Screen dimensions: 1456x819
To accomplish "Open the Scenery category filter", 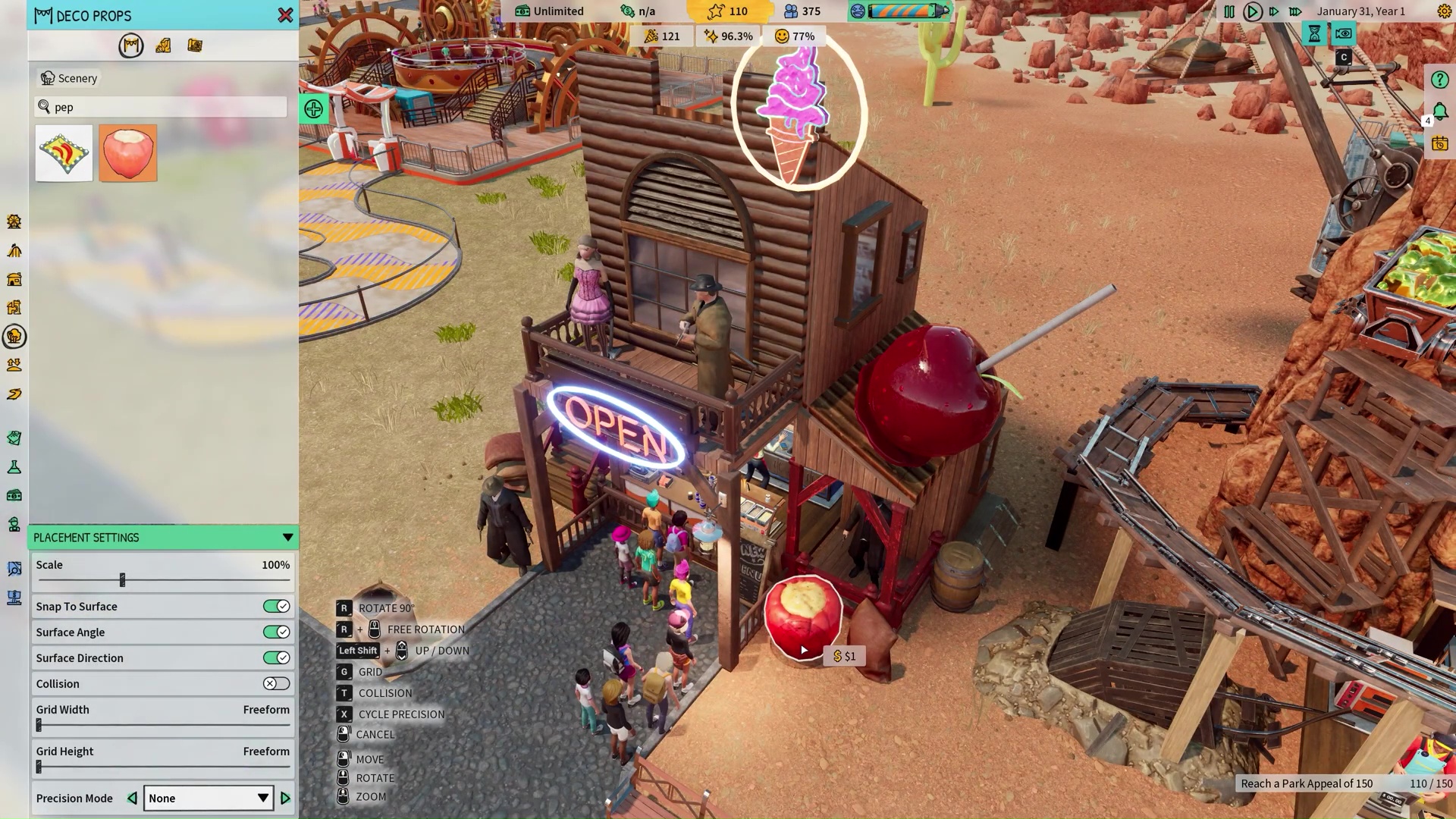I will coord(69,78).
